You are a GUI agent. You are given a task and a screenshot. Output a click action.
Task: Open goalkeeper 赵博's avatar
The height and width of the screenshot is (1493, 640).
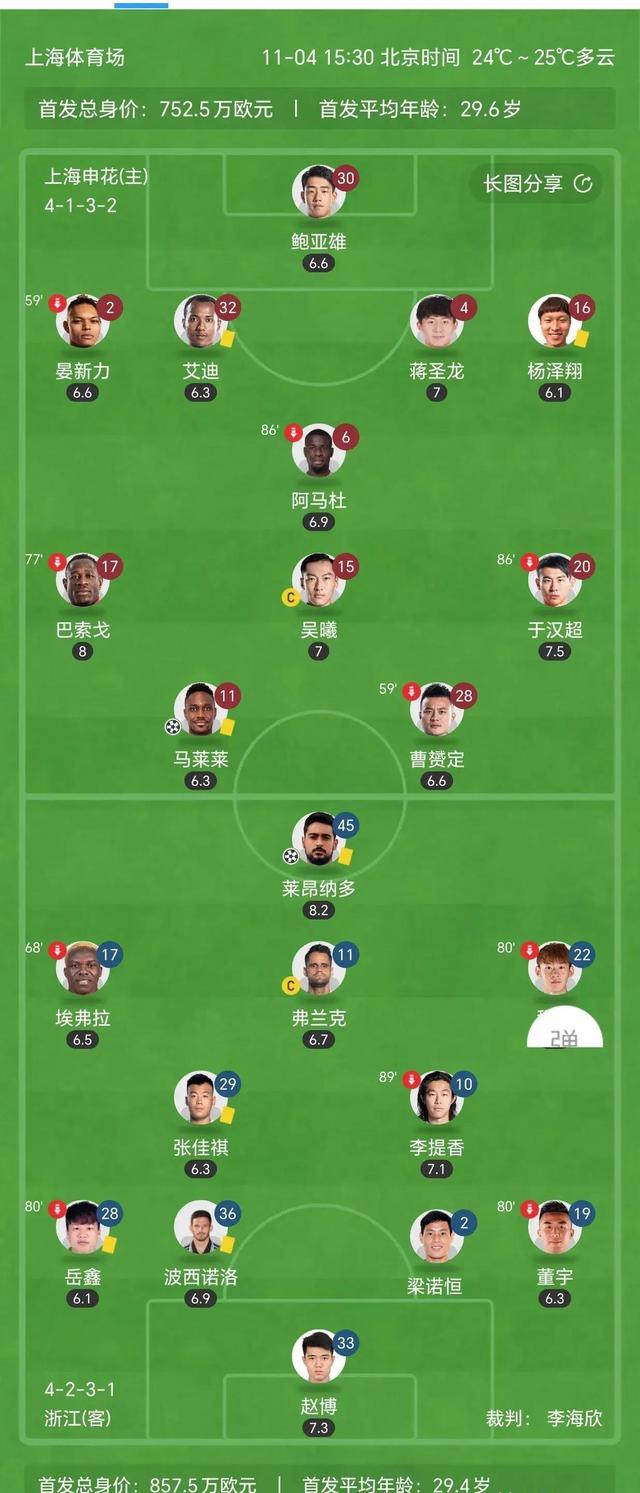318,1356
